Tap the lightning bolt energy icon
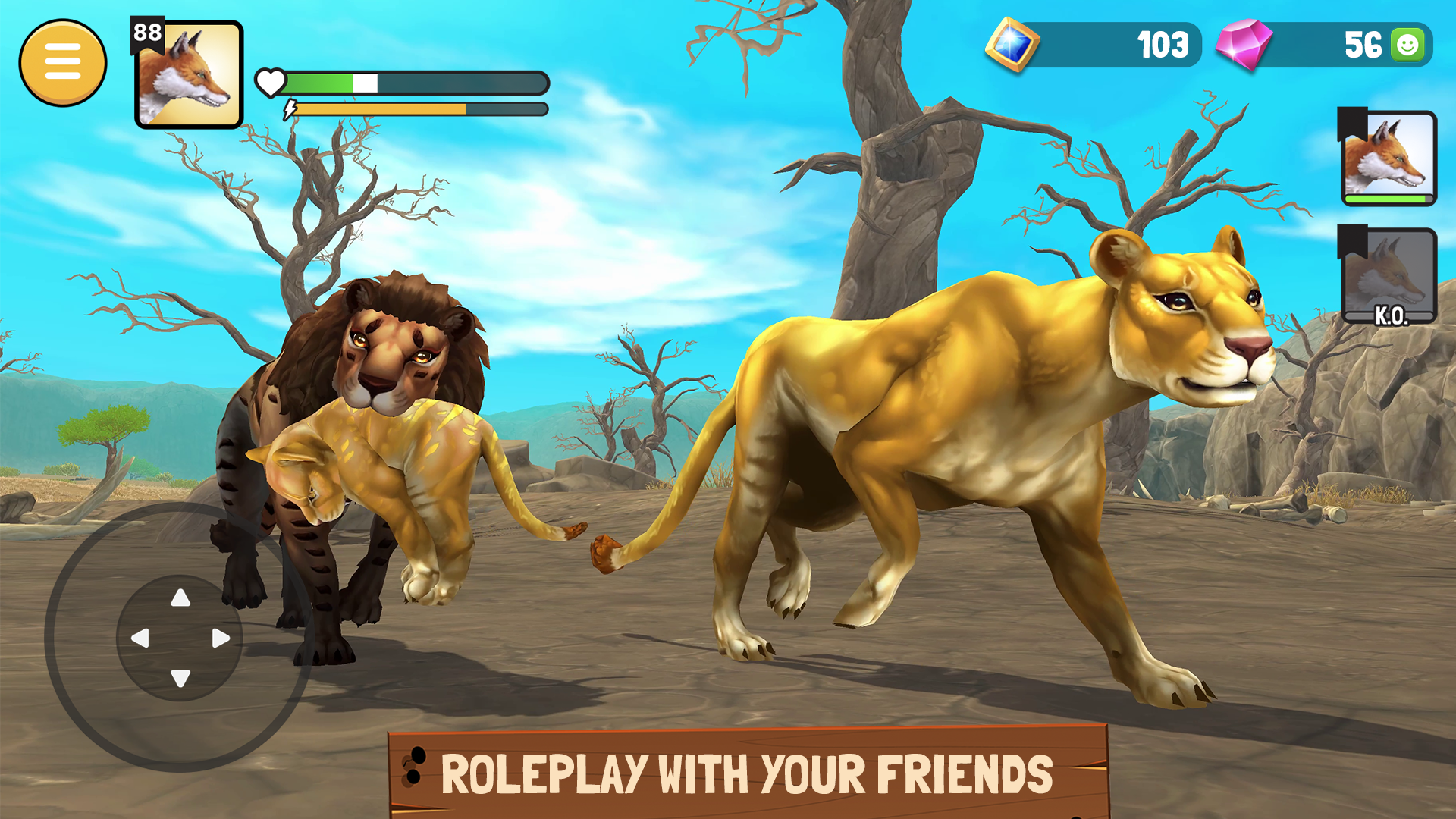Screen dimensions: 1456x819 click(290, 109)
